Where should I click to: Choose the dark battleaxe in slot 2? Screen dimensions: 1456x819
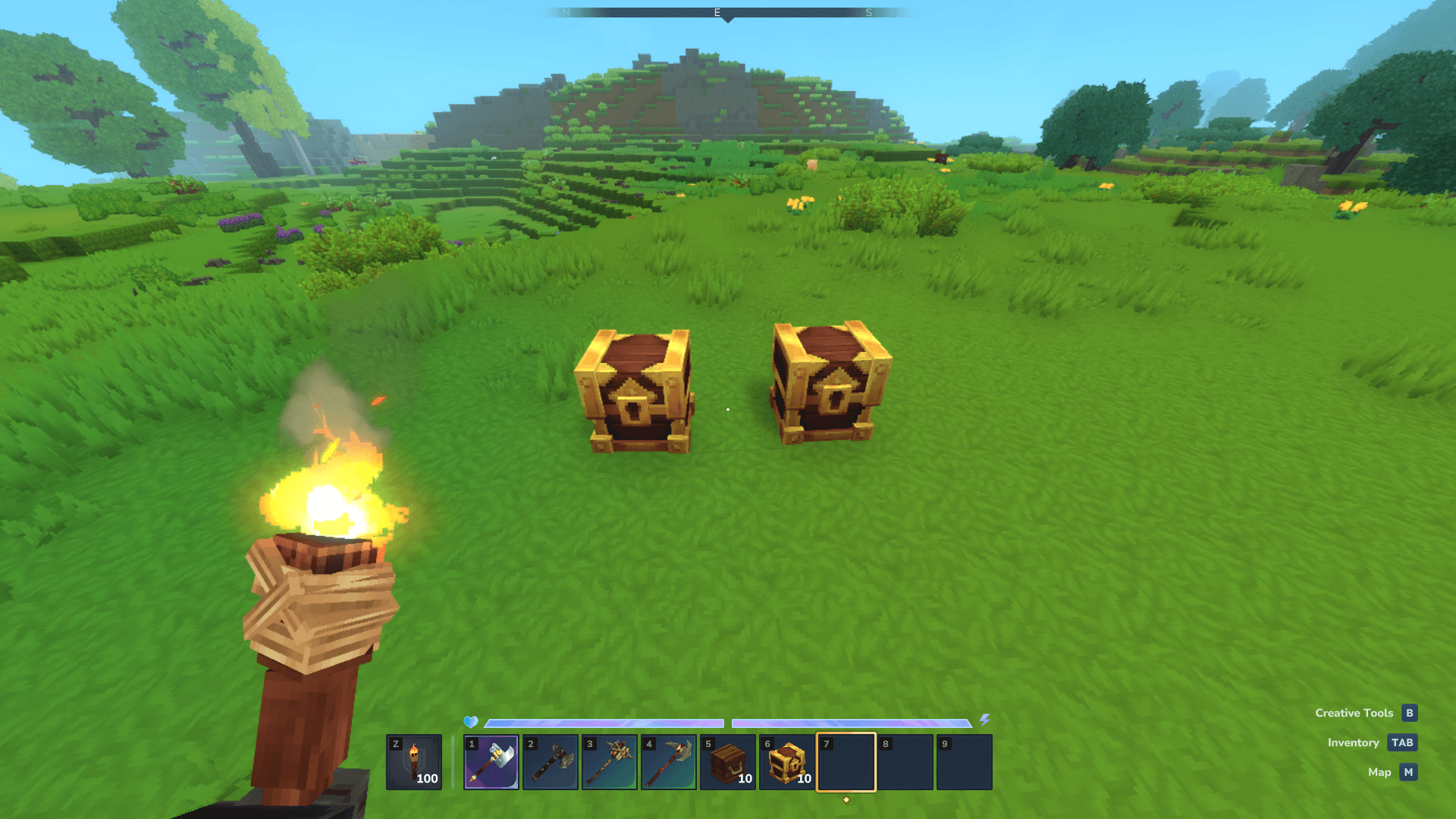tap(551, 762)
